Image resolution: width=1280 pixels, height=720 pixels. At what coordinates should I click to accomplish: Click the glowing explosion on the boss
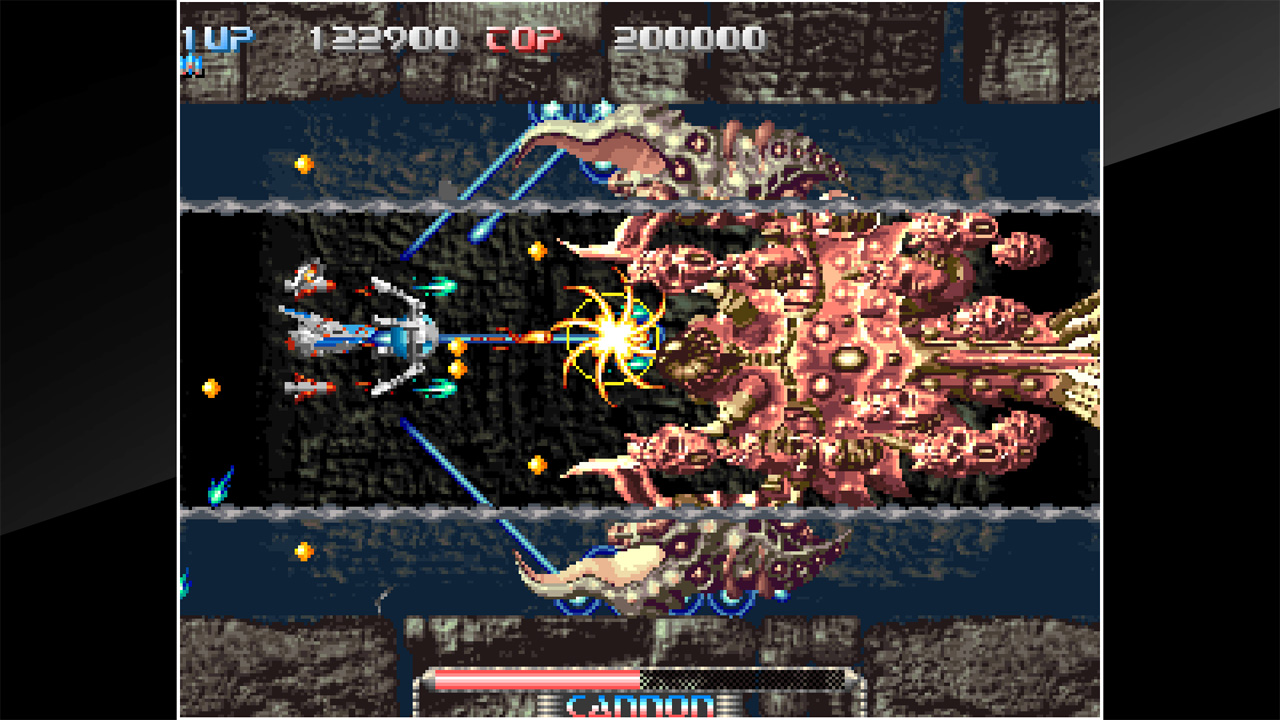[615, 335]
